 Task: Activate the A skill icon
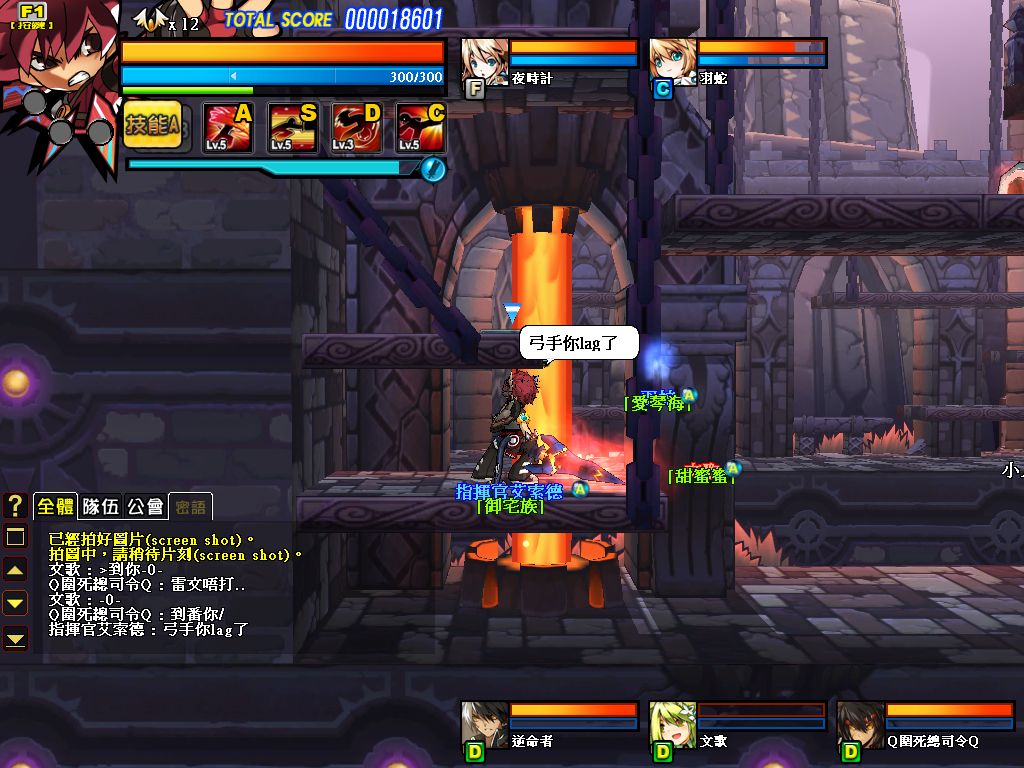pos(227,128)
